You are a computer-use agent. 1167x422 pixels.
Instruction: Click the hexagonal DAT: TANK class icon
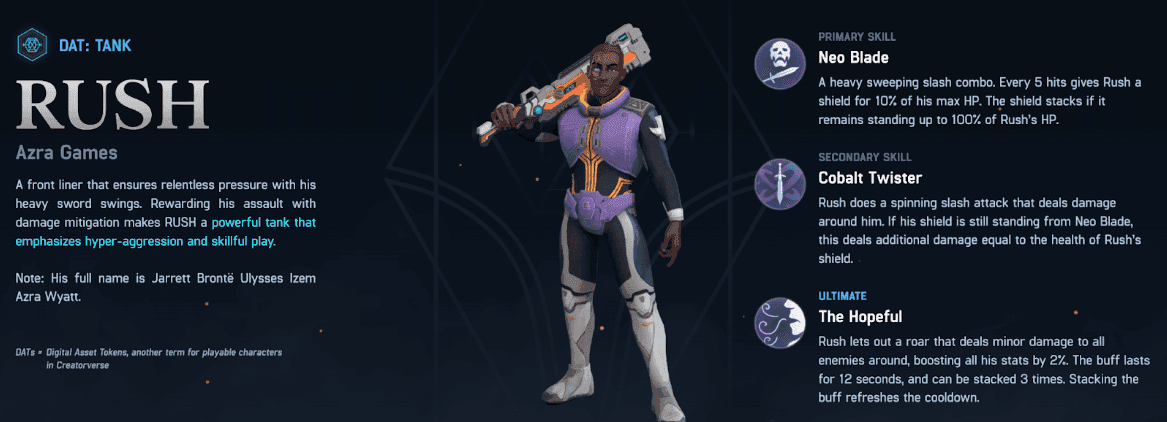(x=33, y=44)
